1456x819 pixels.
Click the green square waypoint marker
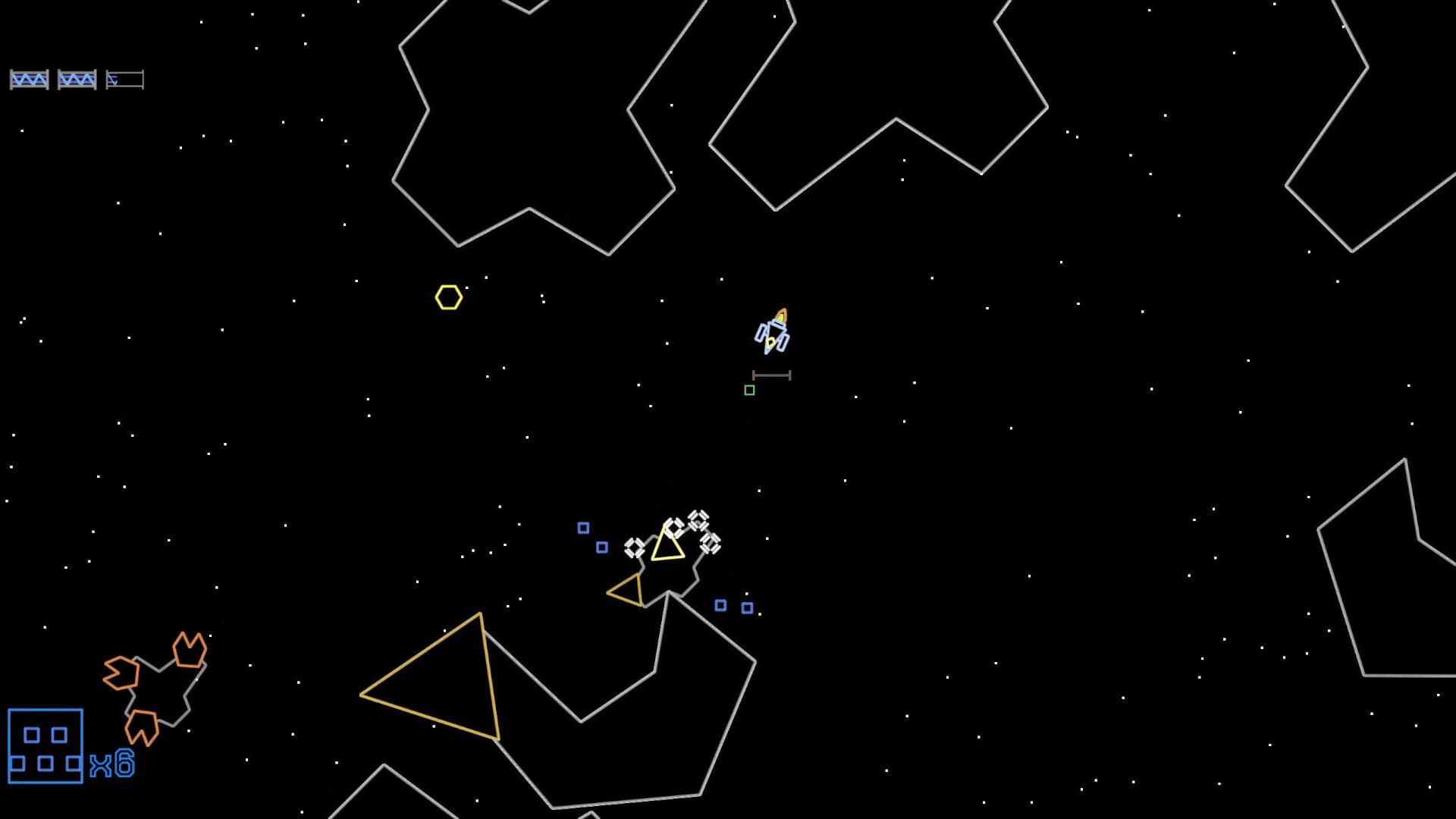click(750, 390)
